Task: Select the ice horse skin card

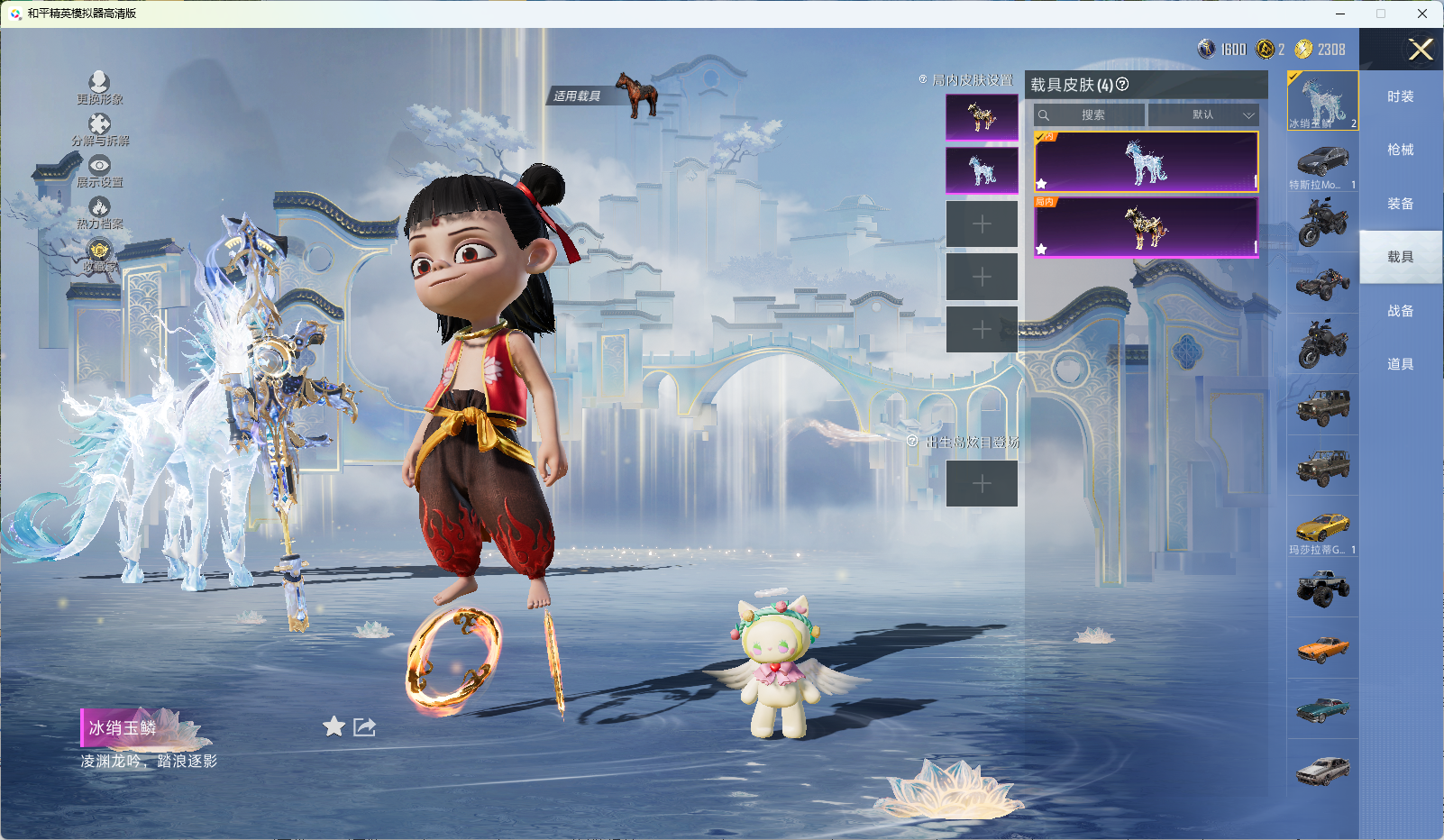Action: click(x=1146, y=162)
